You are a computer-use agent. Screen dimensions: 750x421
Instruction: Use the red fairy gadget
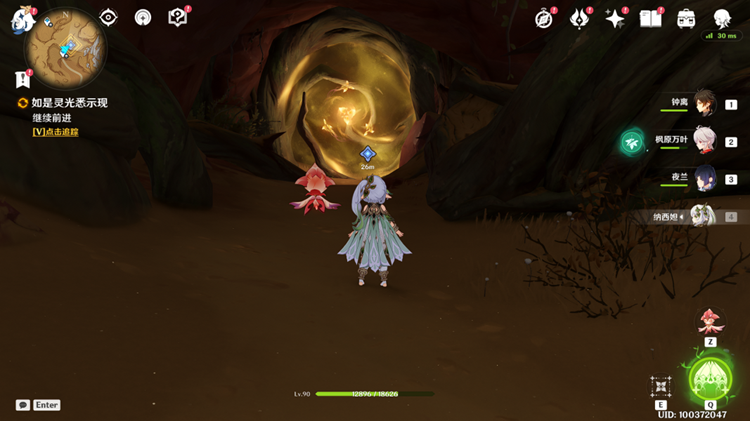point(709,321)
